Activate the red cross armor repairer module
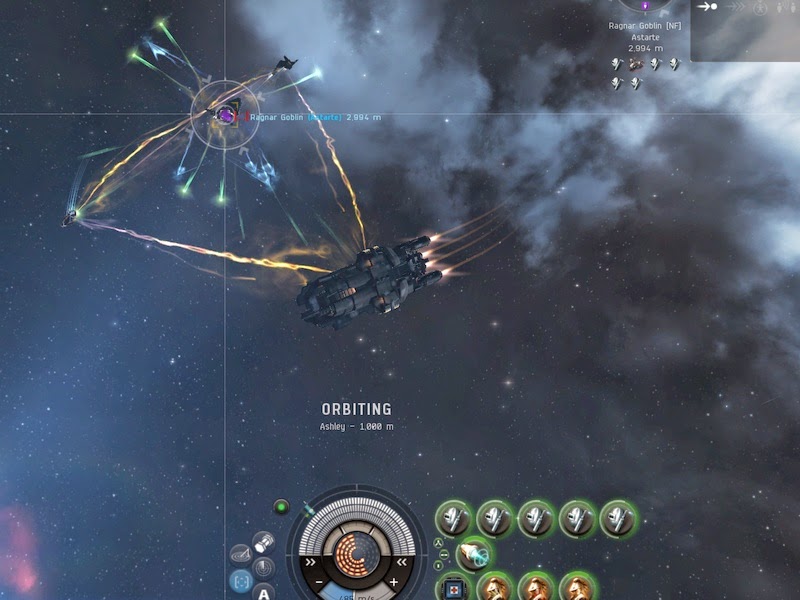 pos(454,587)
